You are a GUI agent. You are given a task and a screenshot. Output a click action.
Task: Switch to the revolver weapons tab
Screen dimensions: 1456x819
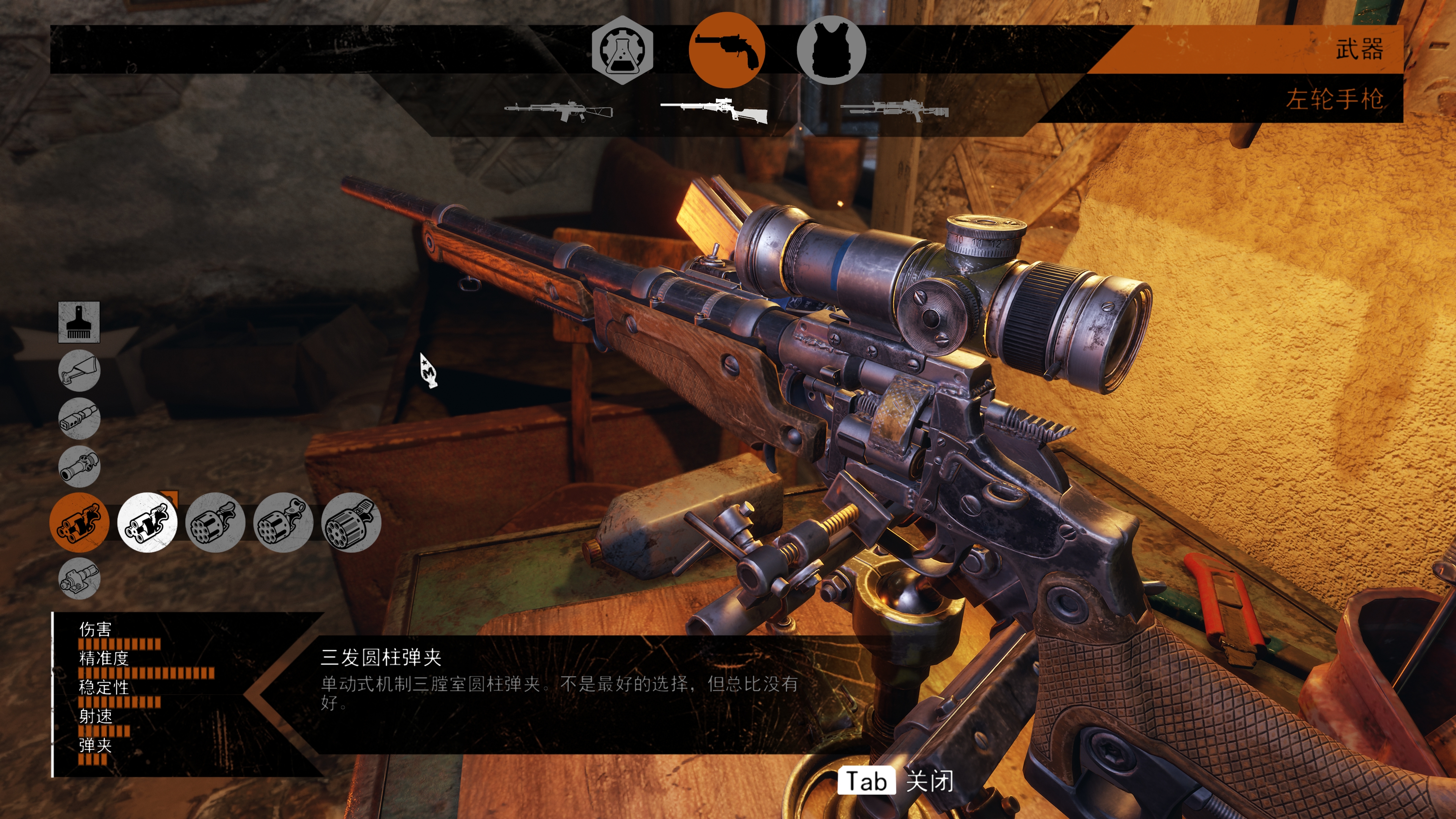pyautogui.click(x=726, y=50)
